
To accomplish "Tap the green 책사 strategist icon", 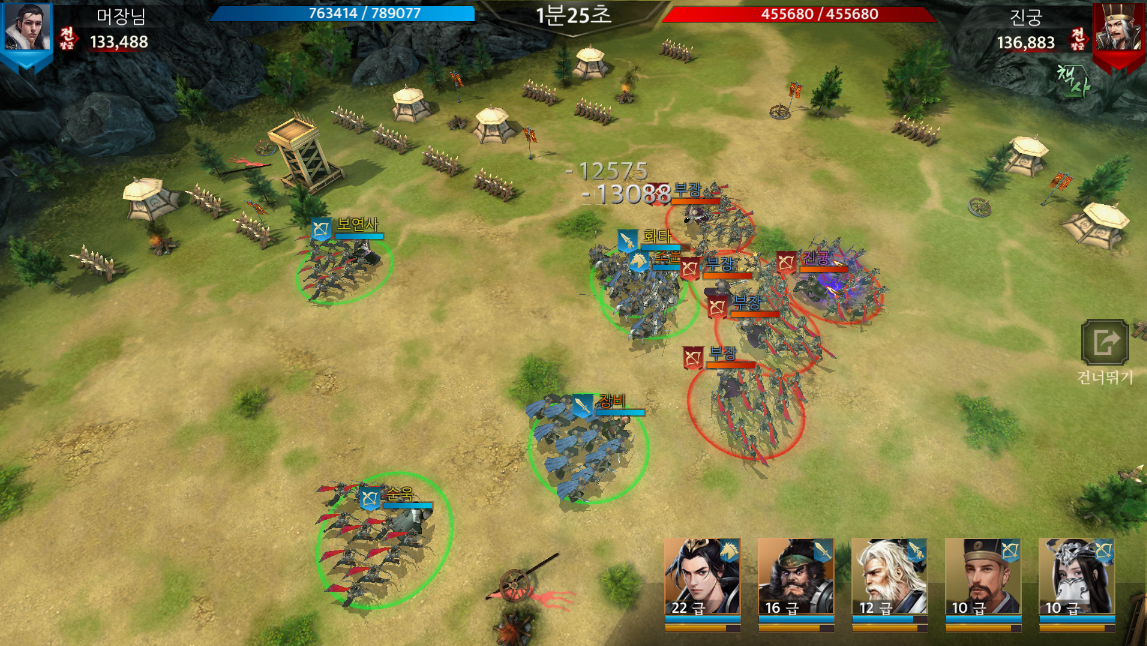I will click(1071, 79).
